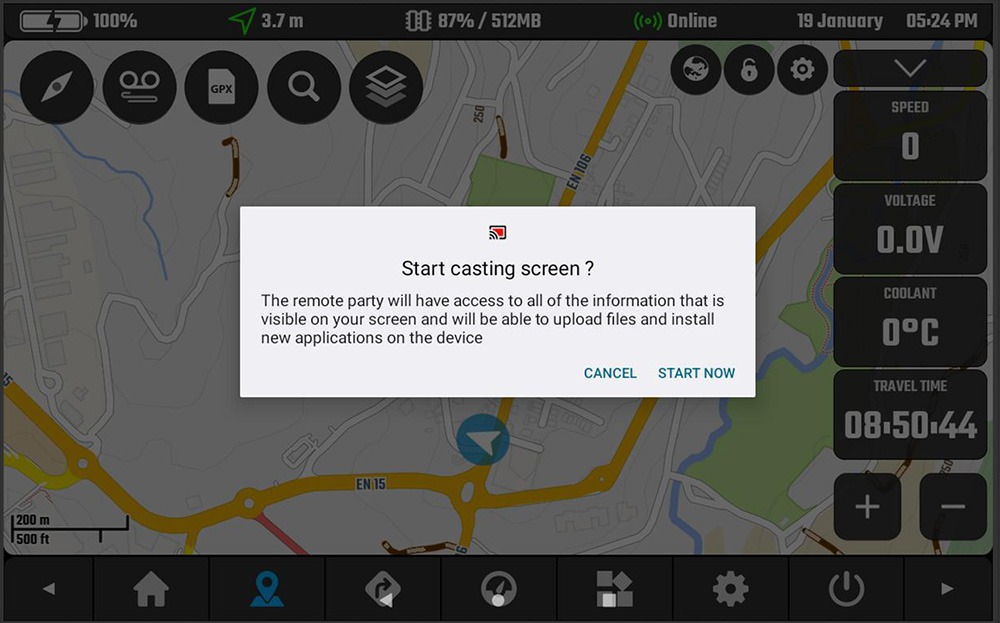Image resolution: width=1000 pixels, height=623 pixels.
Task: Zoom in with the plus button
Action: (867, 507)
